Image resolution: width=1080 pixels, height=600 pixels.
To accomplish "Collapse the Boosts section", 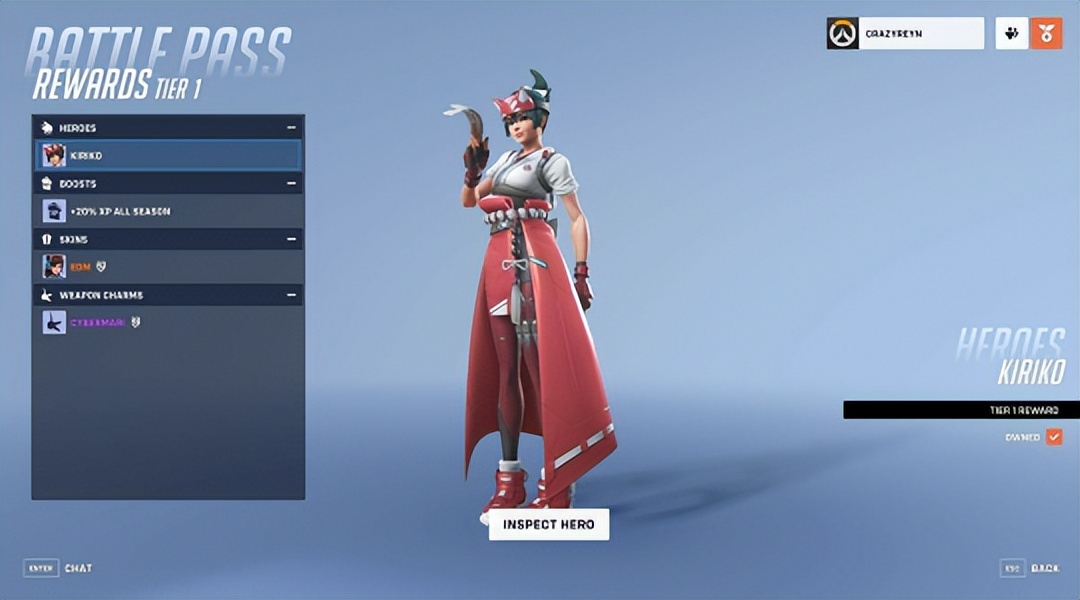I will (x=291, y=184).
